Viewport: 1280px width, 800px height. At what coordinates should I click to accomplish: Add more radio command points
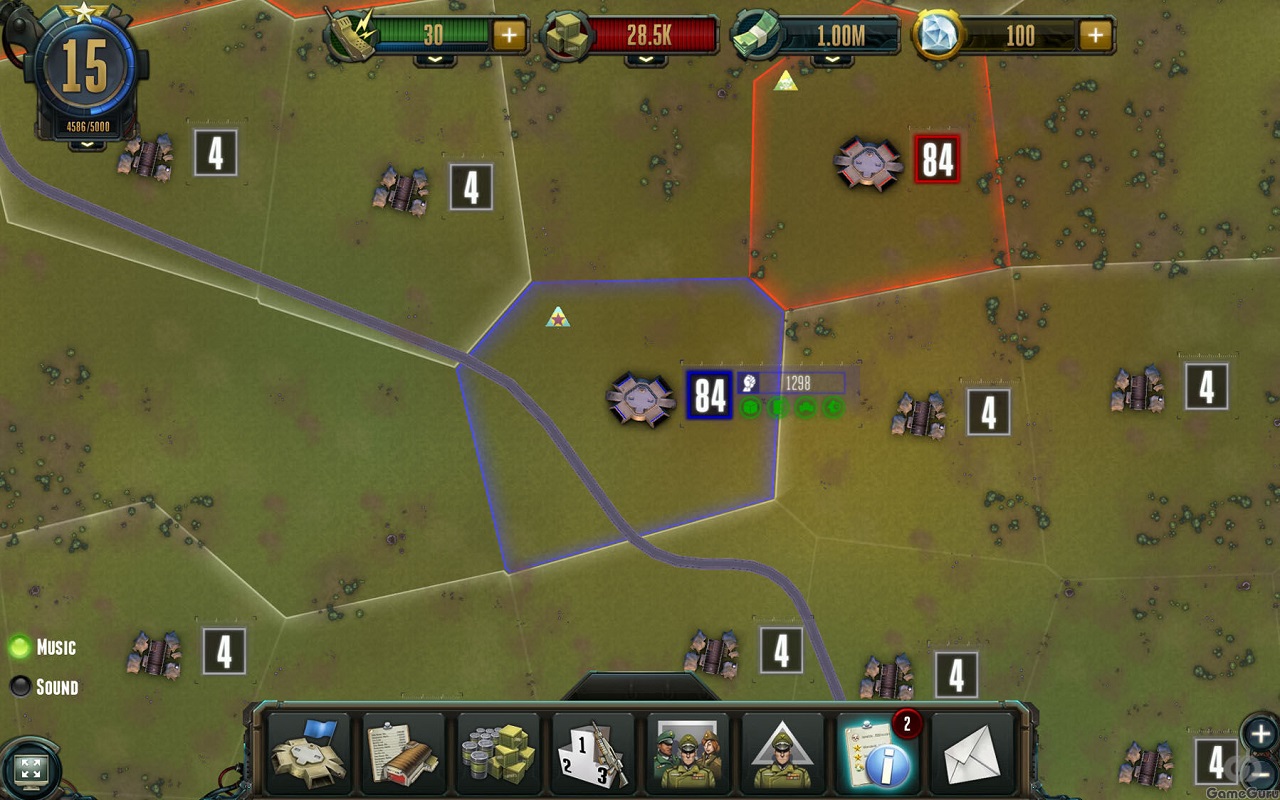click(x=509, y=36)
